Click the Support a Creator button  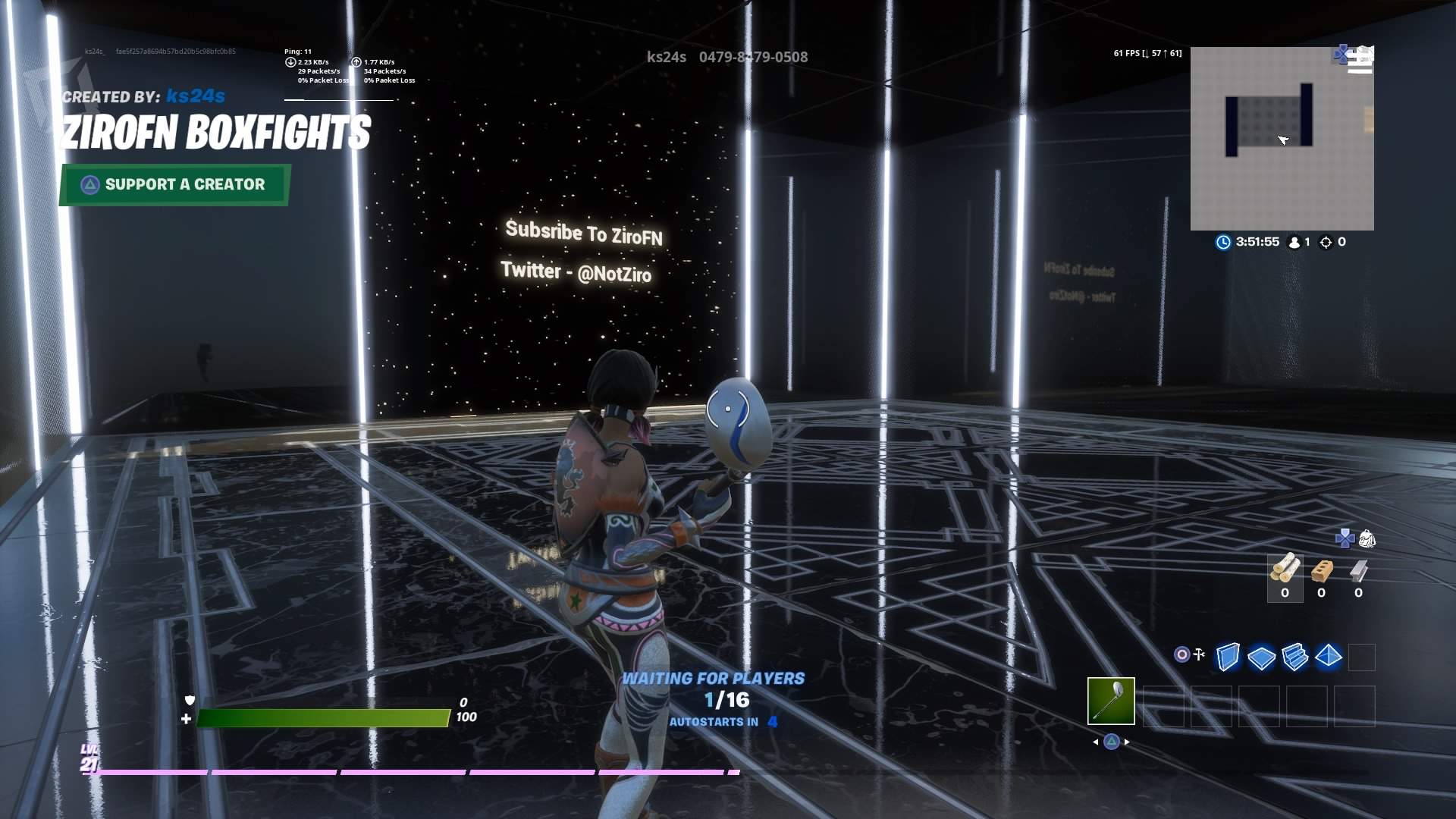click(174, 184)
